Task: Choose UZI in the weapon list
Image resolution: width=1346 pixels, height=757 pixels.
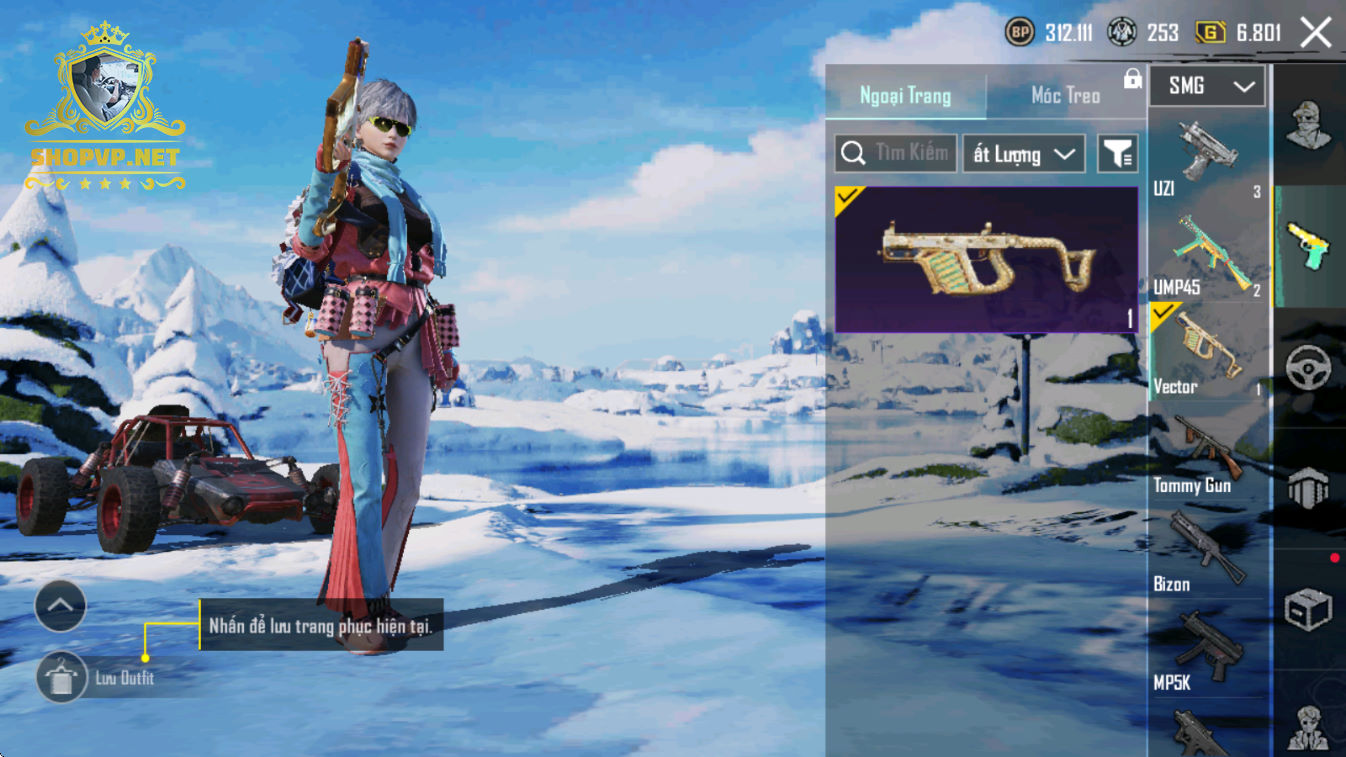Action: coord(1207,156)
